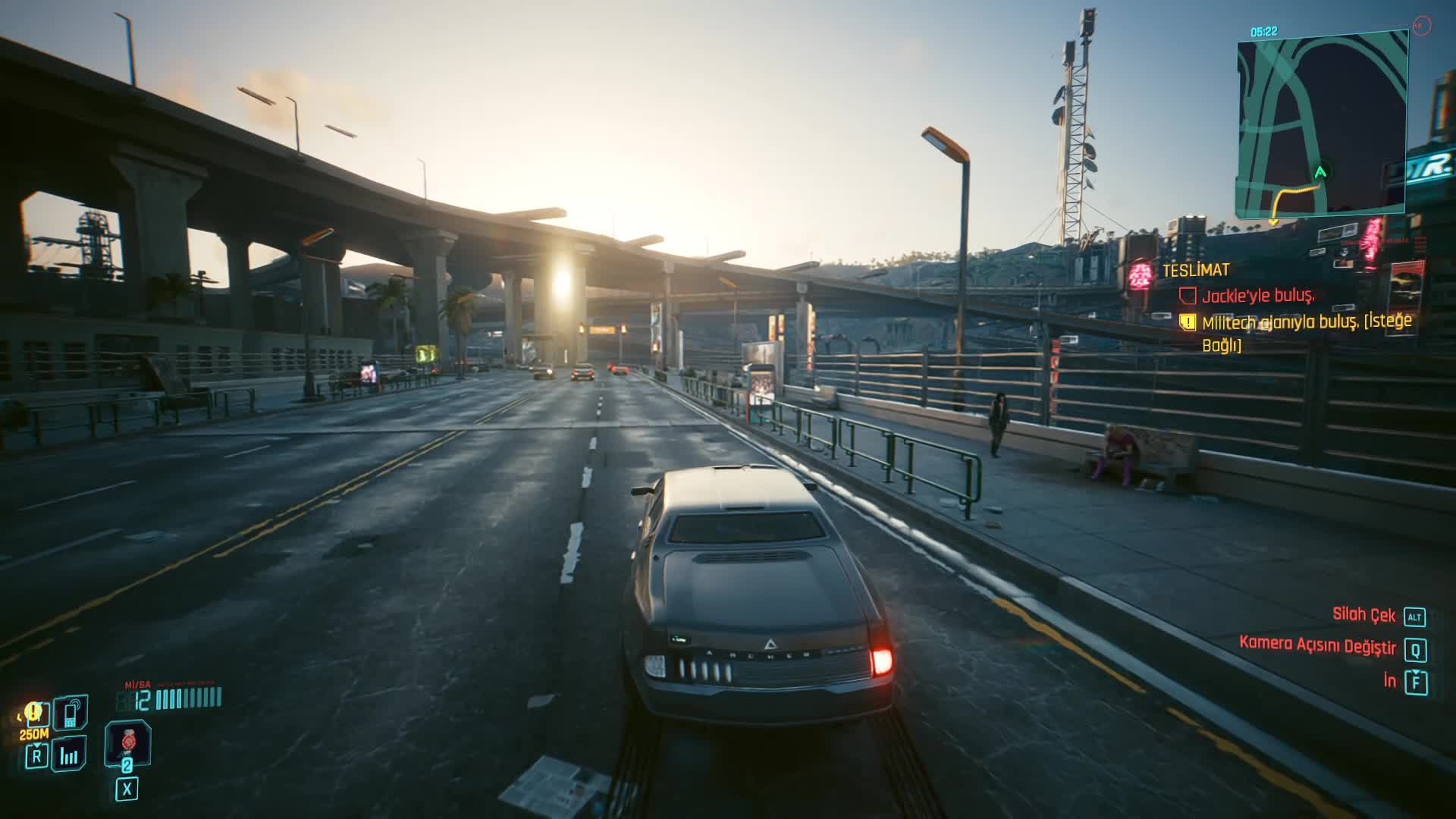
Task: Select the "Jackie'yle buluş" objective
Action: click(x=1257, y=296)
